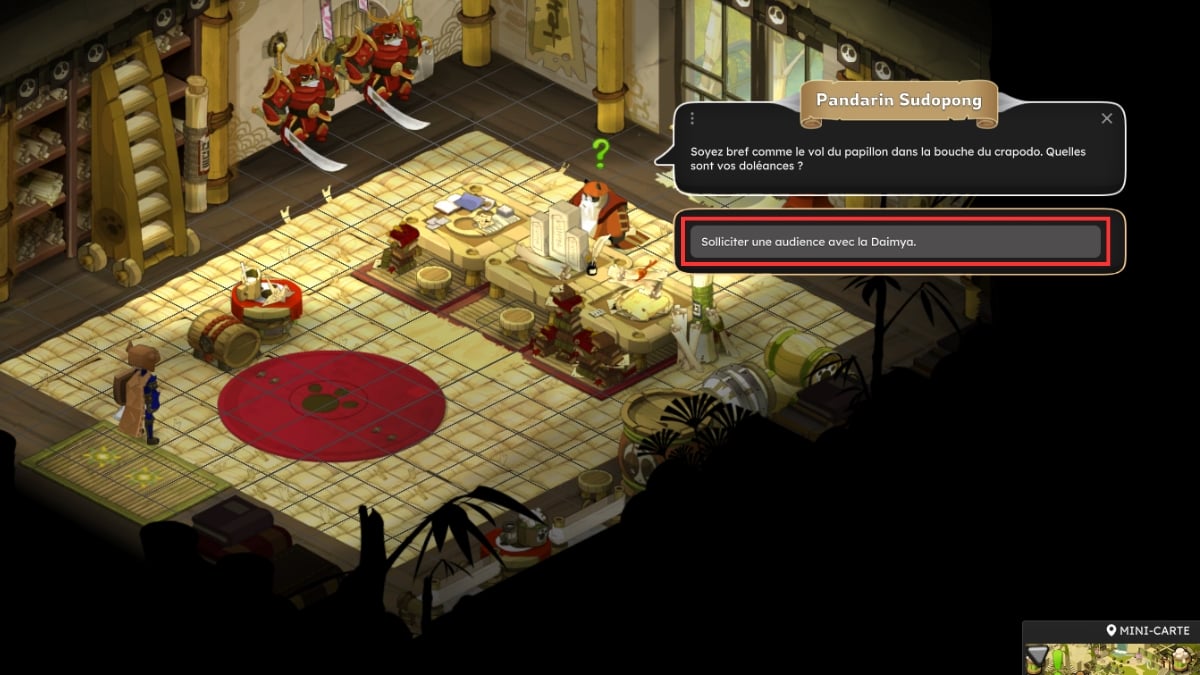Choose "Solliciter une audience avec la Daimya" reply
This screenshot has width=1200, height=675.
point(895,241)
